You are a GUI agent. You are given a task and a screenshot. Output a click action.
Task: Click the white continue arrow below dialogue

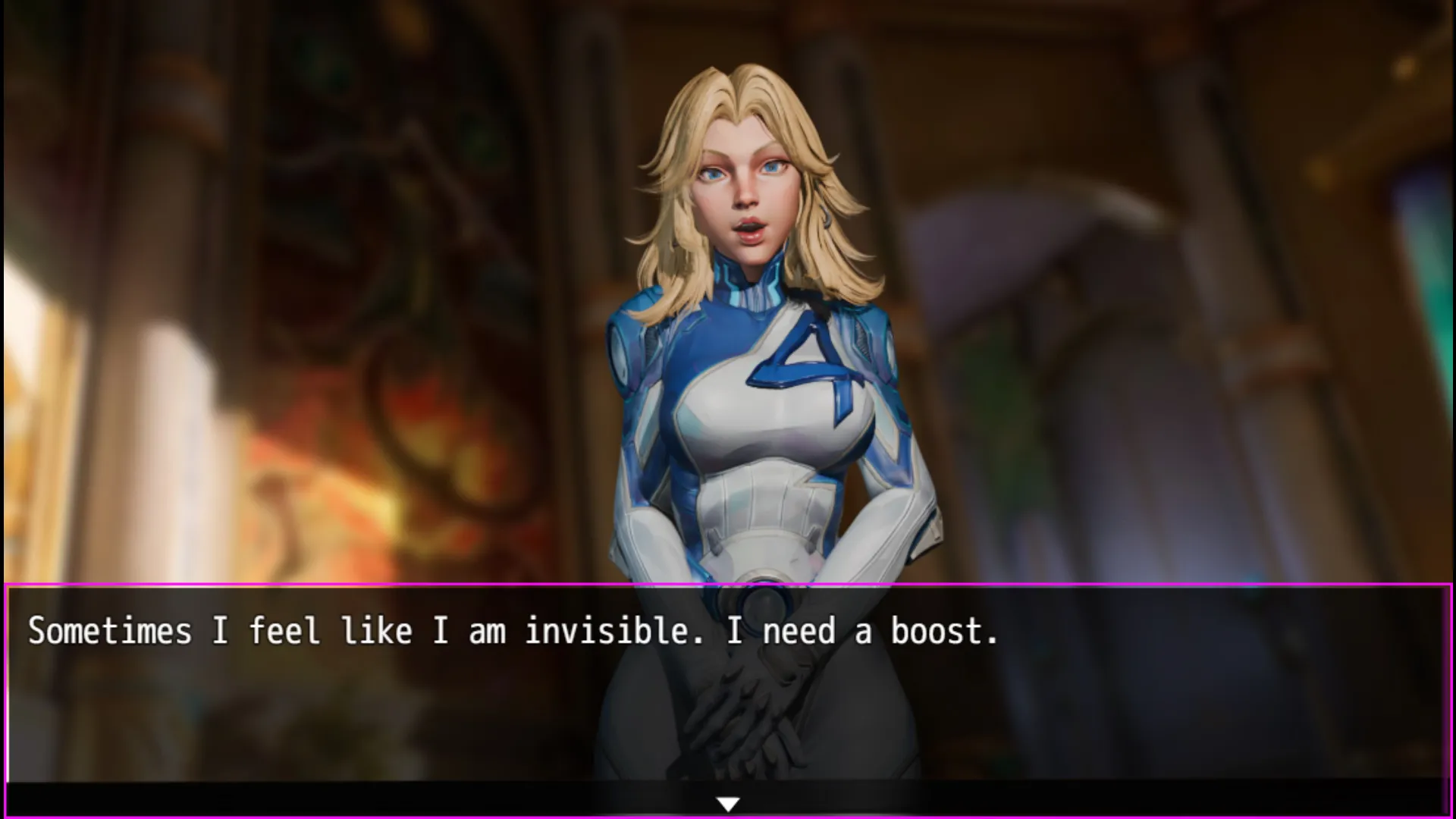pos(728,804)
